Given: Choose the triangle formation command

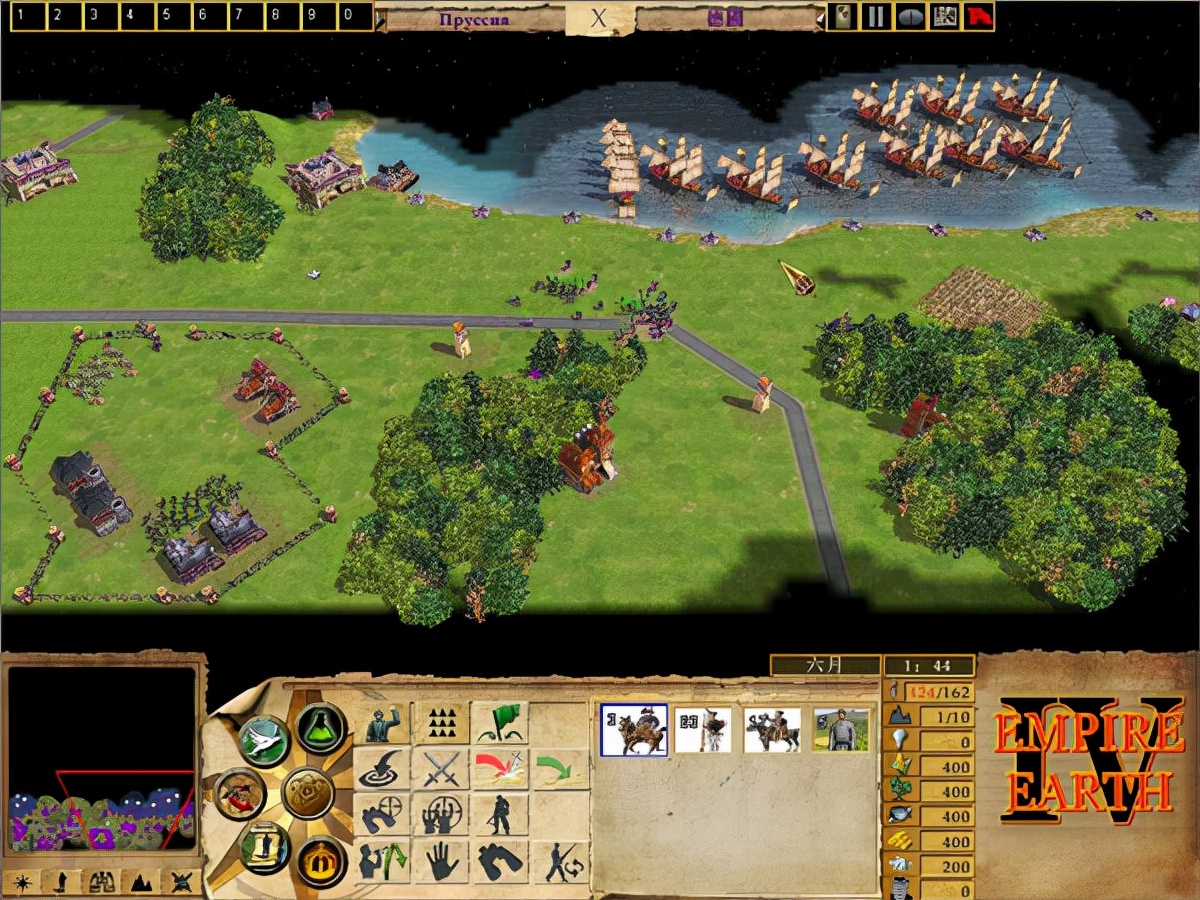Looking at the screenshot, I should click(x=441, y=722).
